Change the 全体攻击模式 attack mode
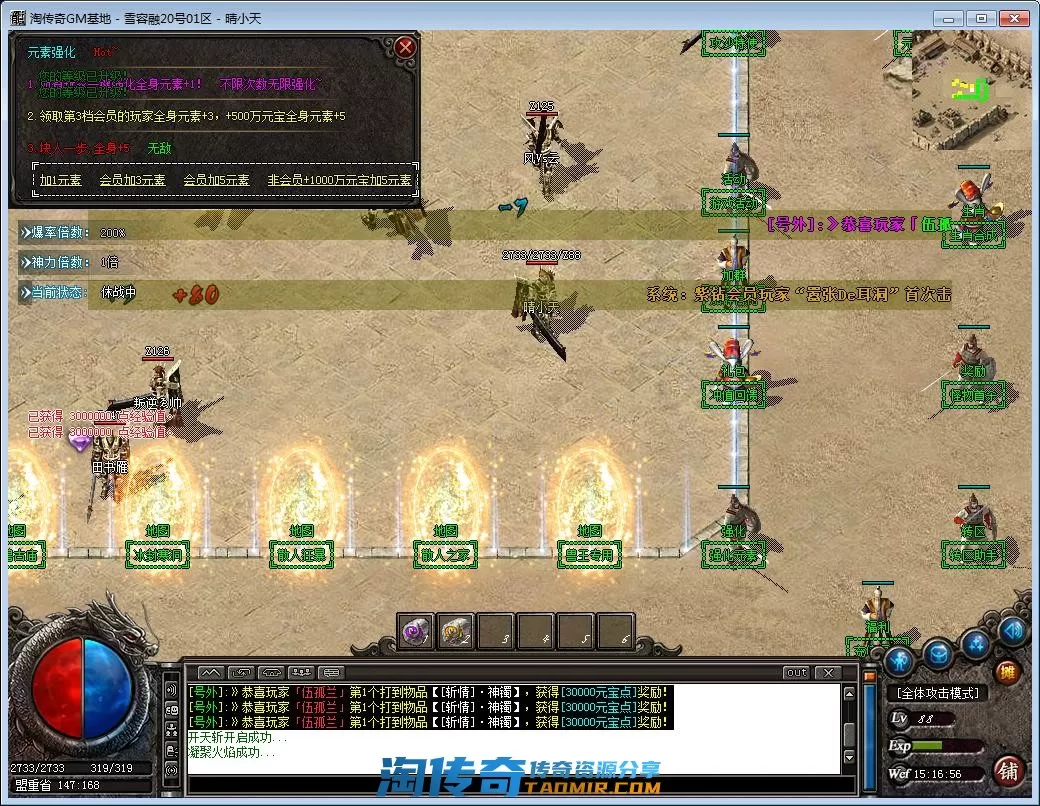Screen dimensions: 1040x806 click(937, 693)
